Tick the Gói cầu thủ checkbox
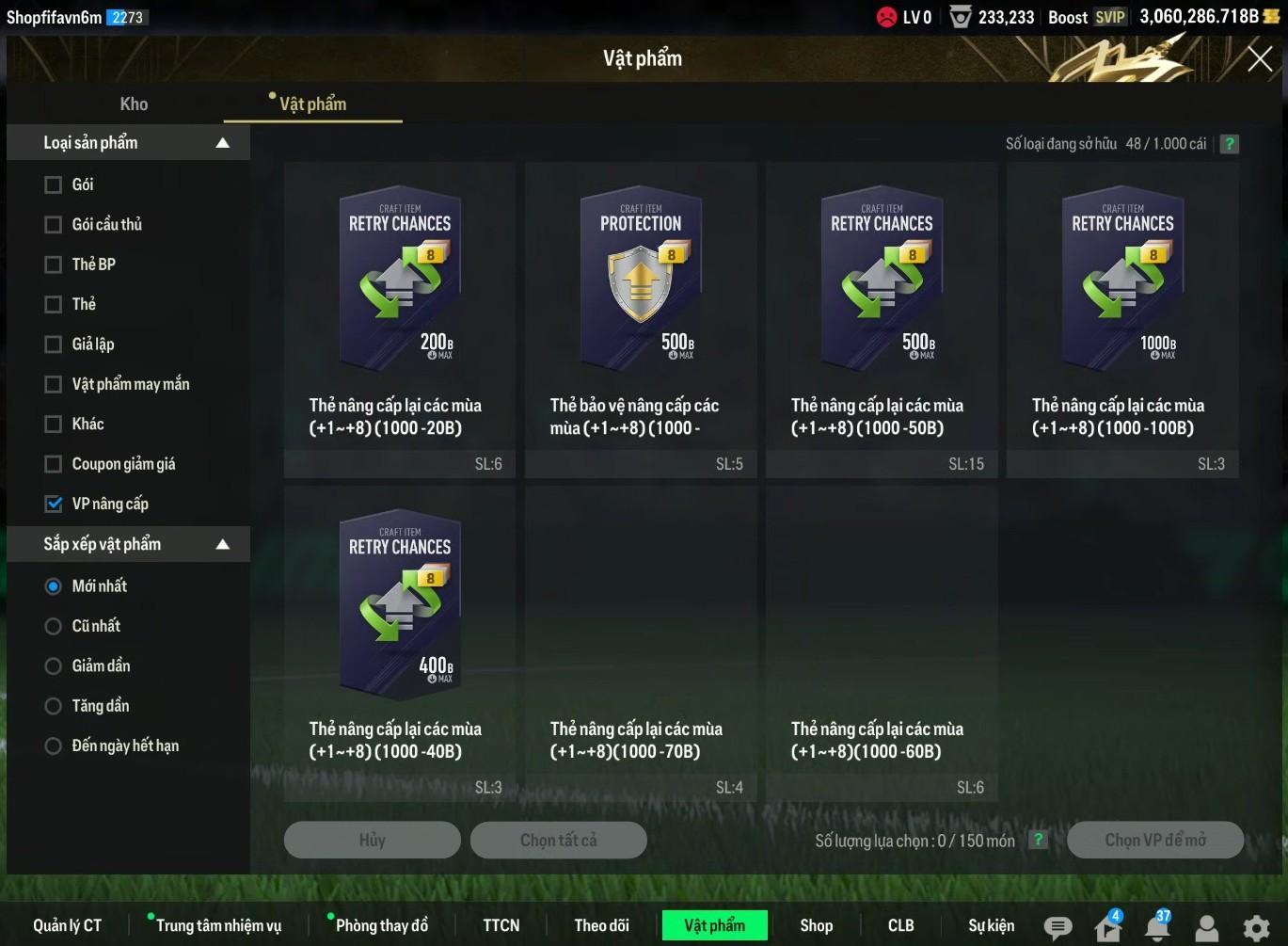This screenshot has width=1288, height=946. click(54, 225)
